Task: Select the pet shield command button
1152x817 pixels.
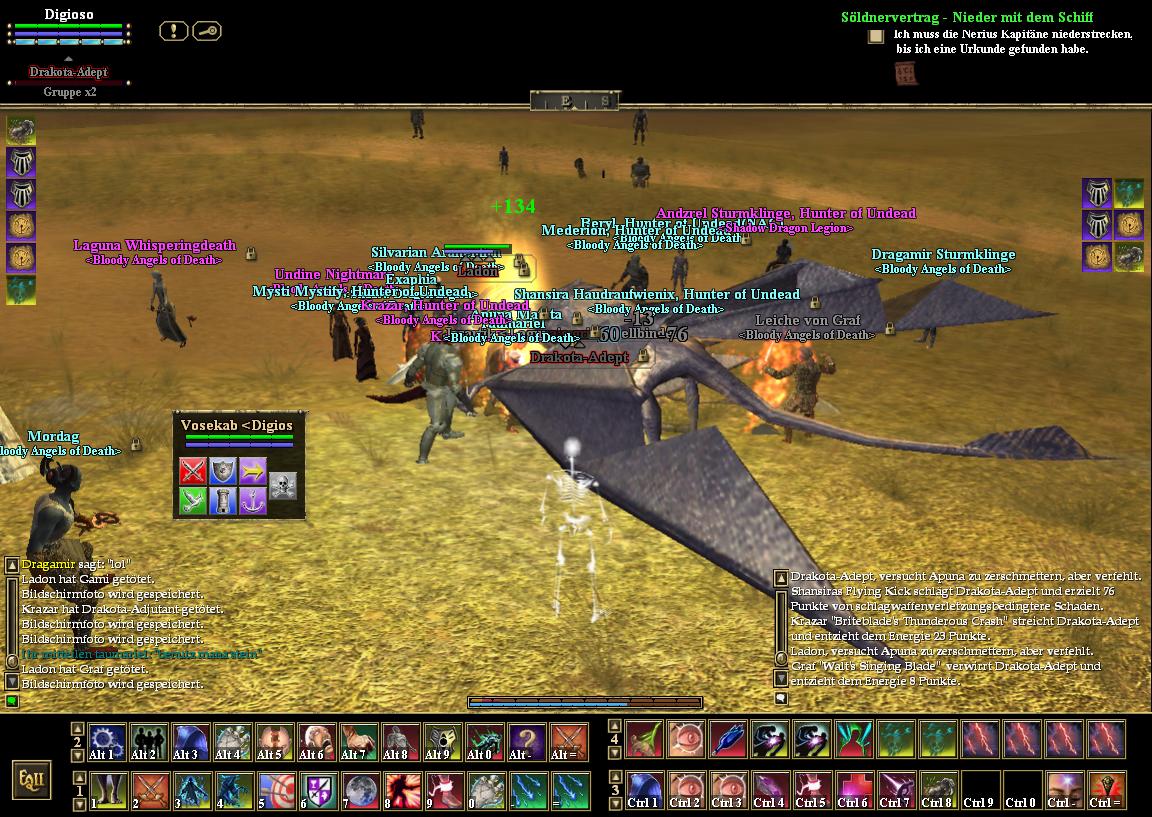Action: point(223,471)
